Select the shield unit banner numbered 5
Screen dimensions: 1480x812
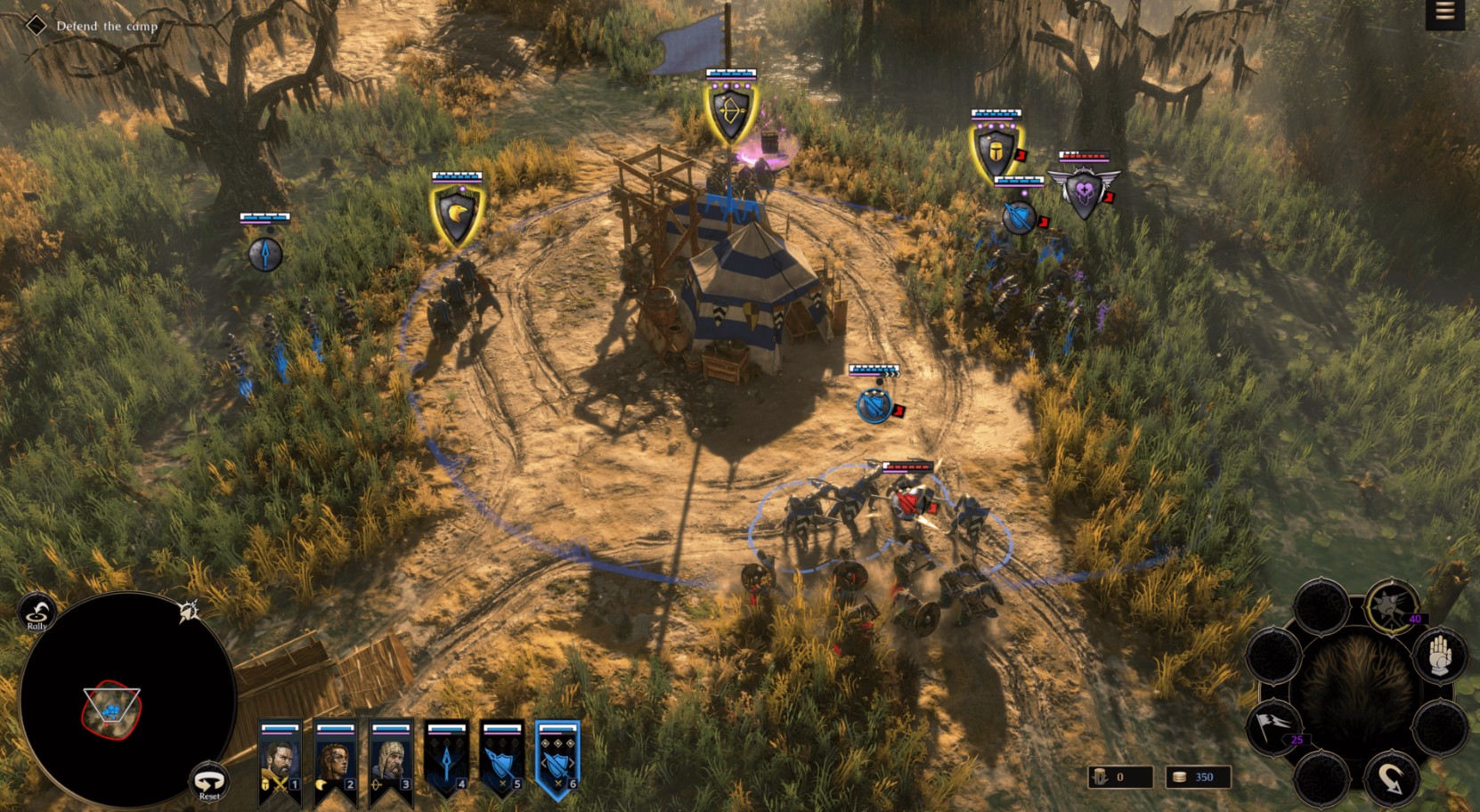point(501,763)
